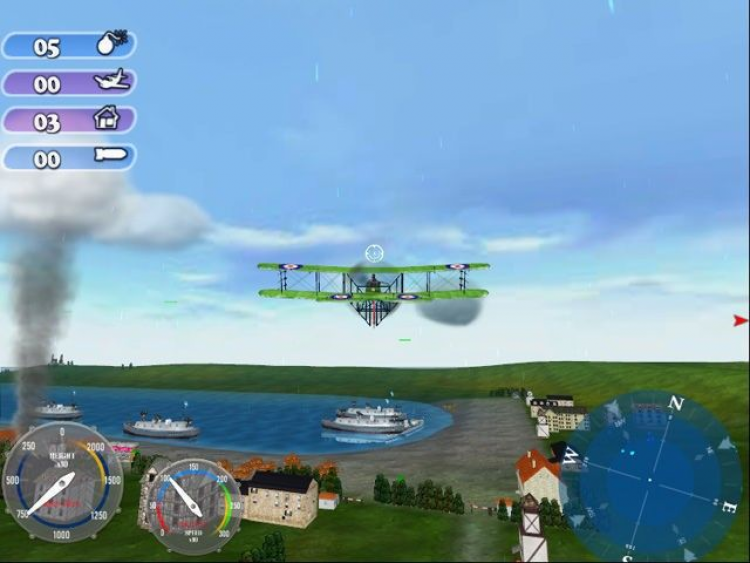The width and height of the screenshot is (750, 563).
Task: Select the house targets icon
Action: (106, 120)
